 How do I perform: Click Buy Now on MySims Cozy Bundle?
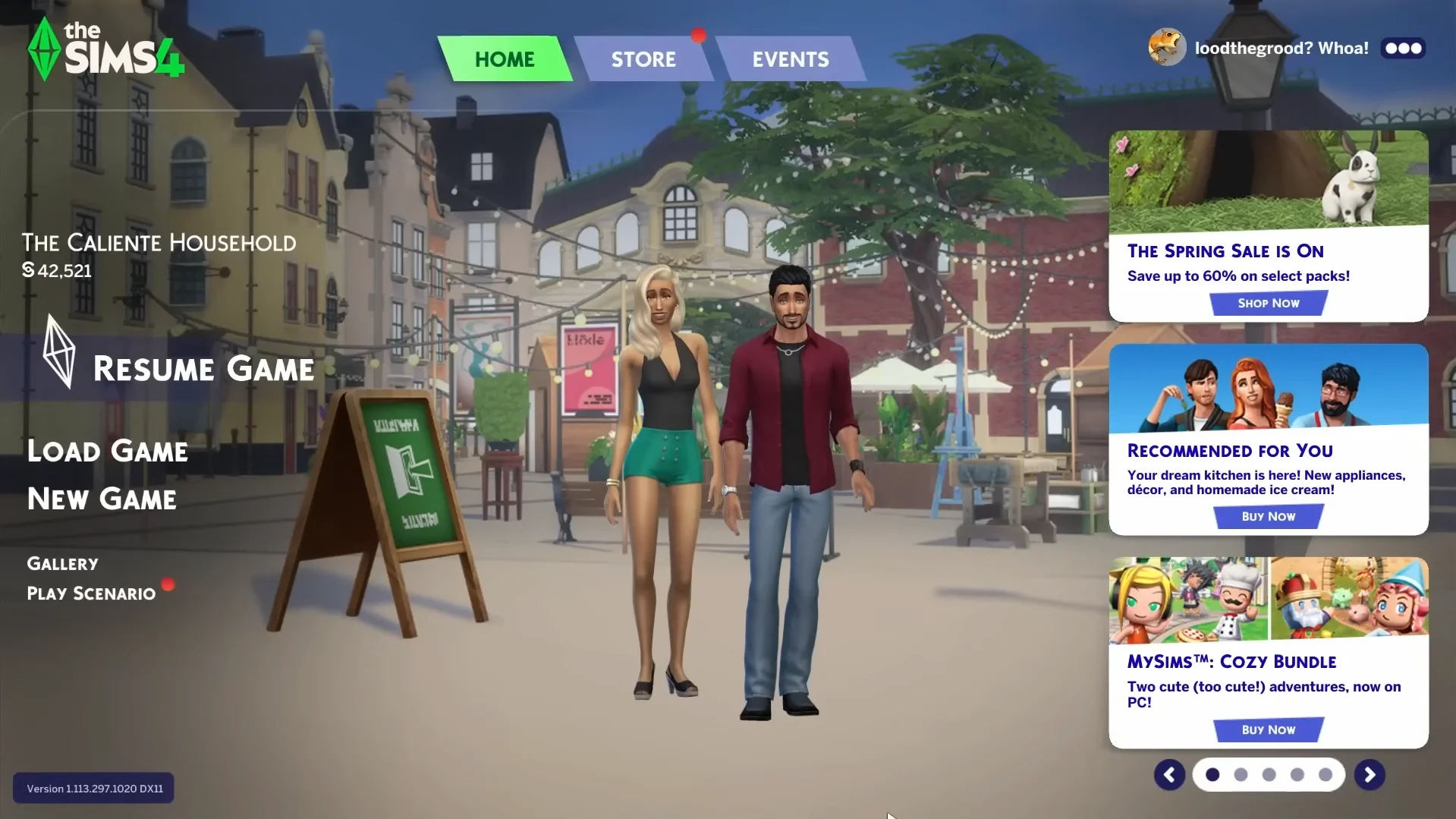click(1269, 729)
